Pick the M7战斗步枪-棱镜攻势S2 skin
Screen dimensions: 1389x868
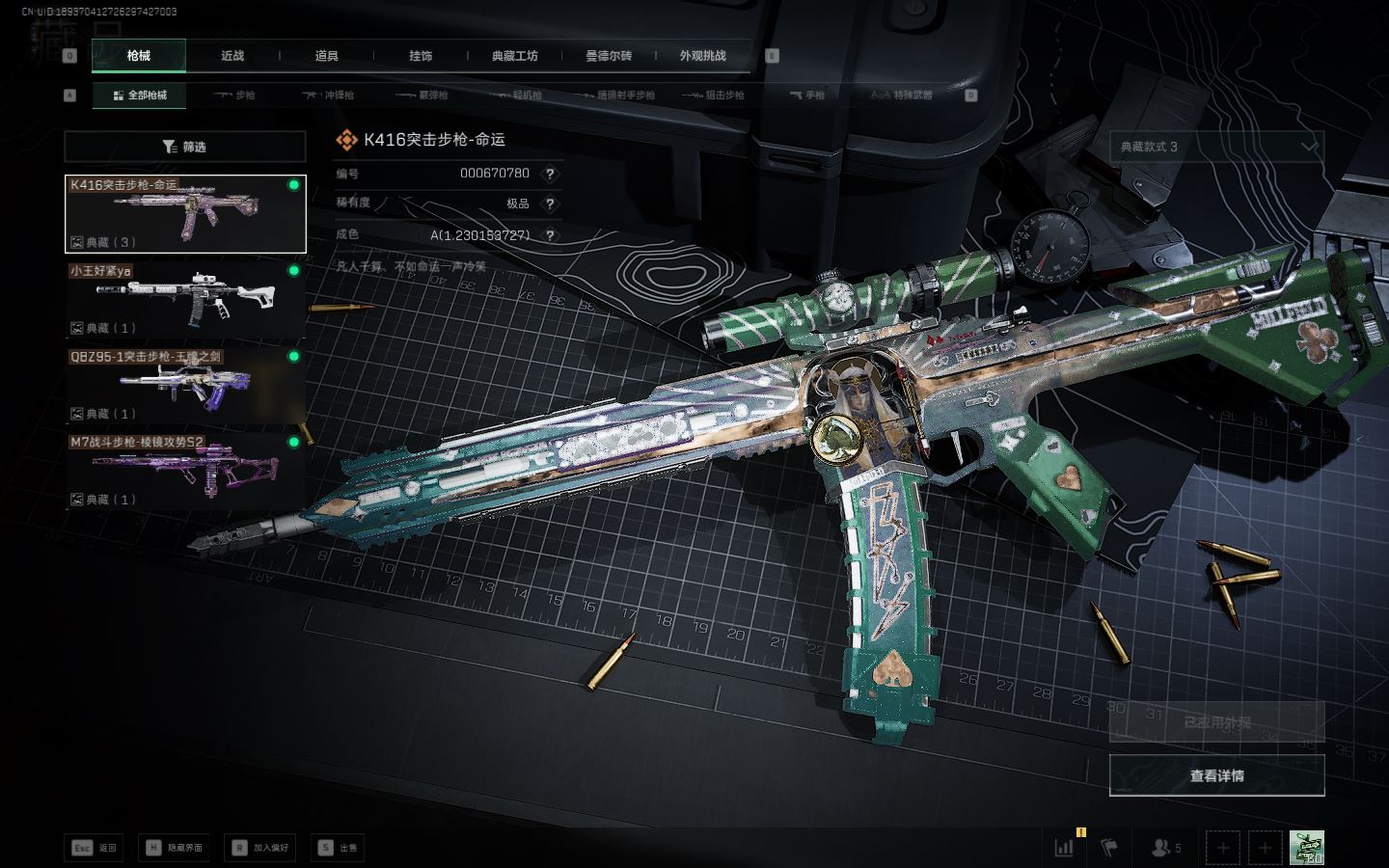click(185, 471)
